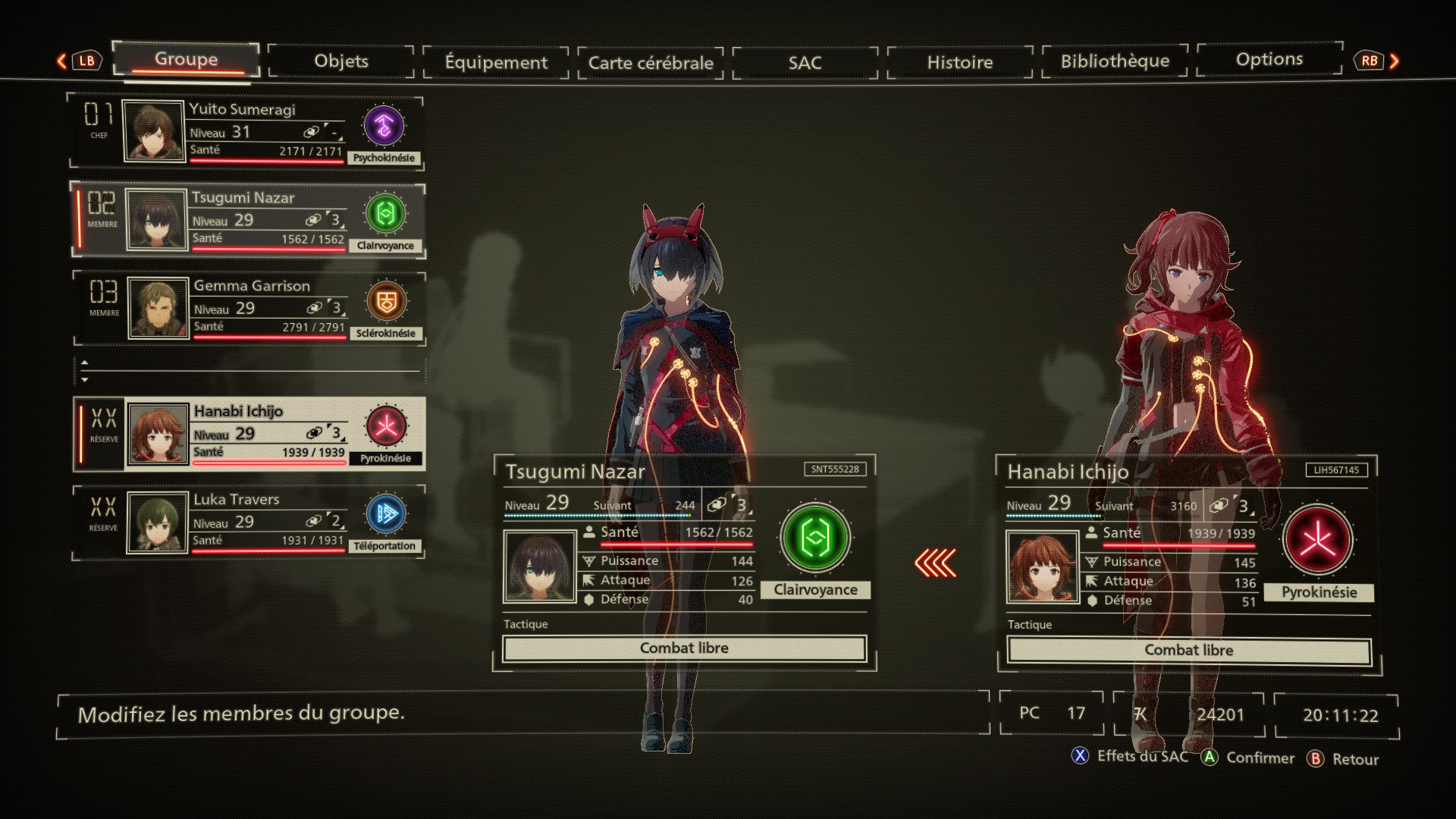Click the large Pyrokinésie icon on Hanabi's card

point(1318,540)
